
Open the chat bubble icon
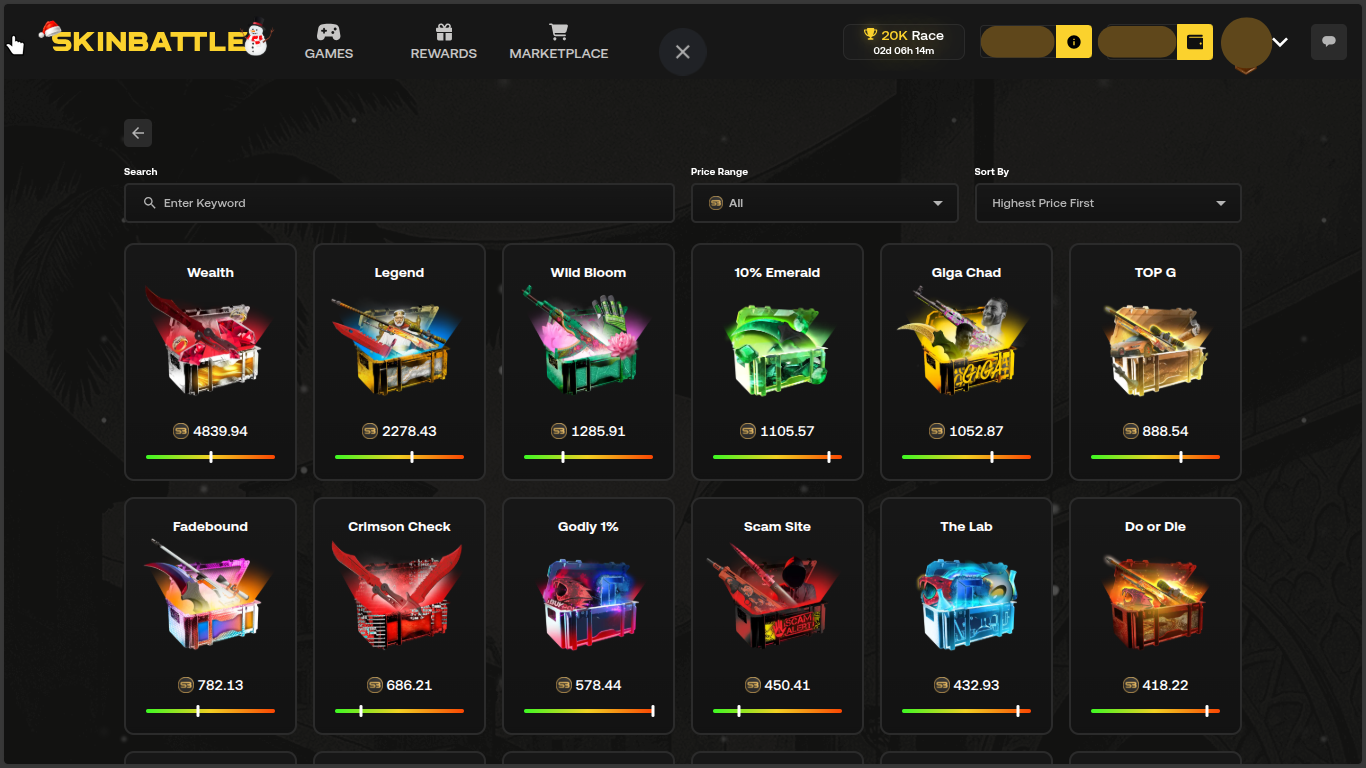[1328, 41]
